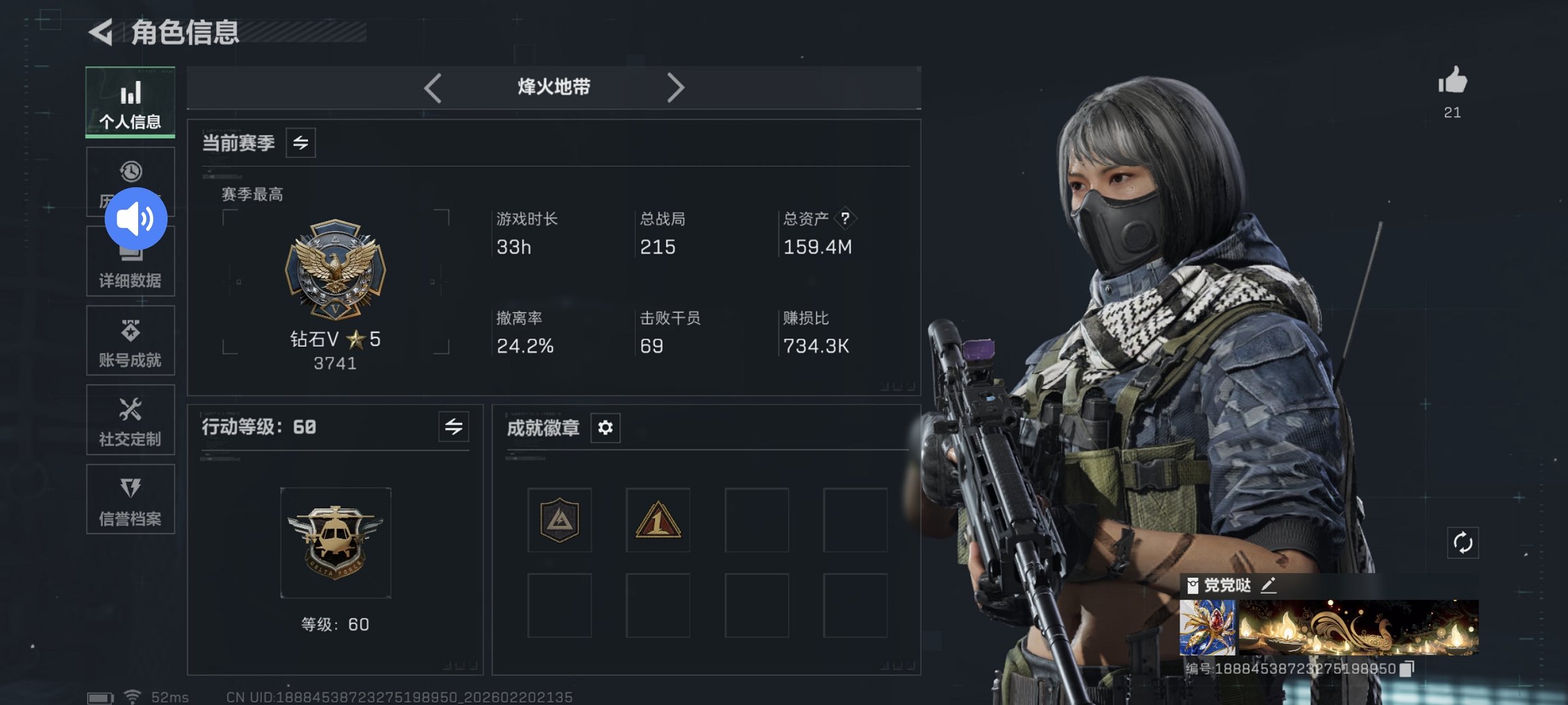The image size is (1568, 705).
Task: Click the first achievement badge in 成就徽章
Action: click(x=559, y=520)
